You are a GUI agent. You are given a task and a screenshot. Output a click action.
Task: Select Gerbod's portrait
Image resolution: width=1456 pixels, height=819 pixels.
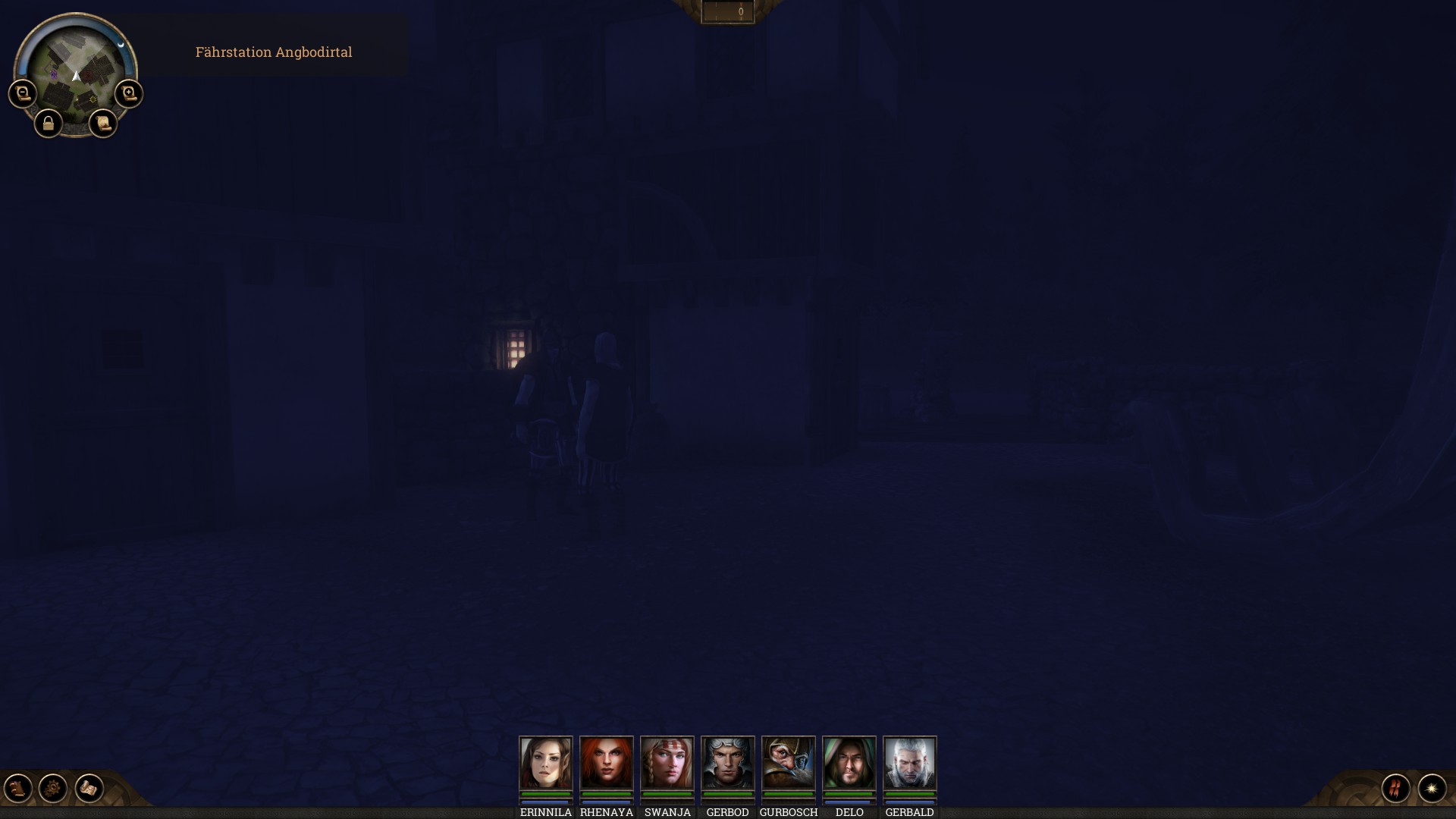(728, 763)
